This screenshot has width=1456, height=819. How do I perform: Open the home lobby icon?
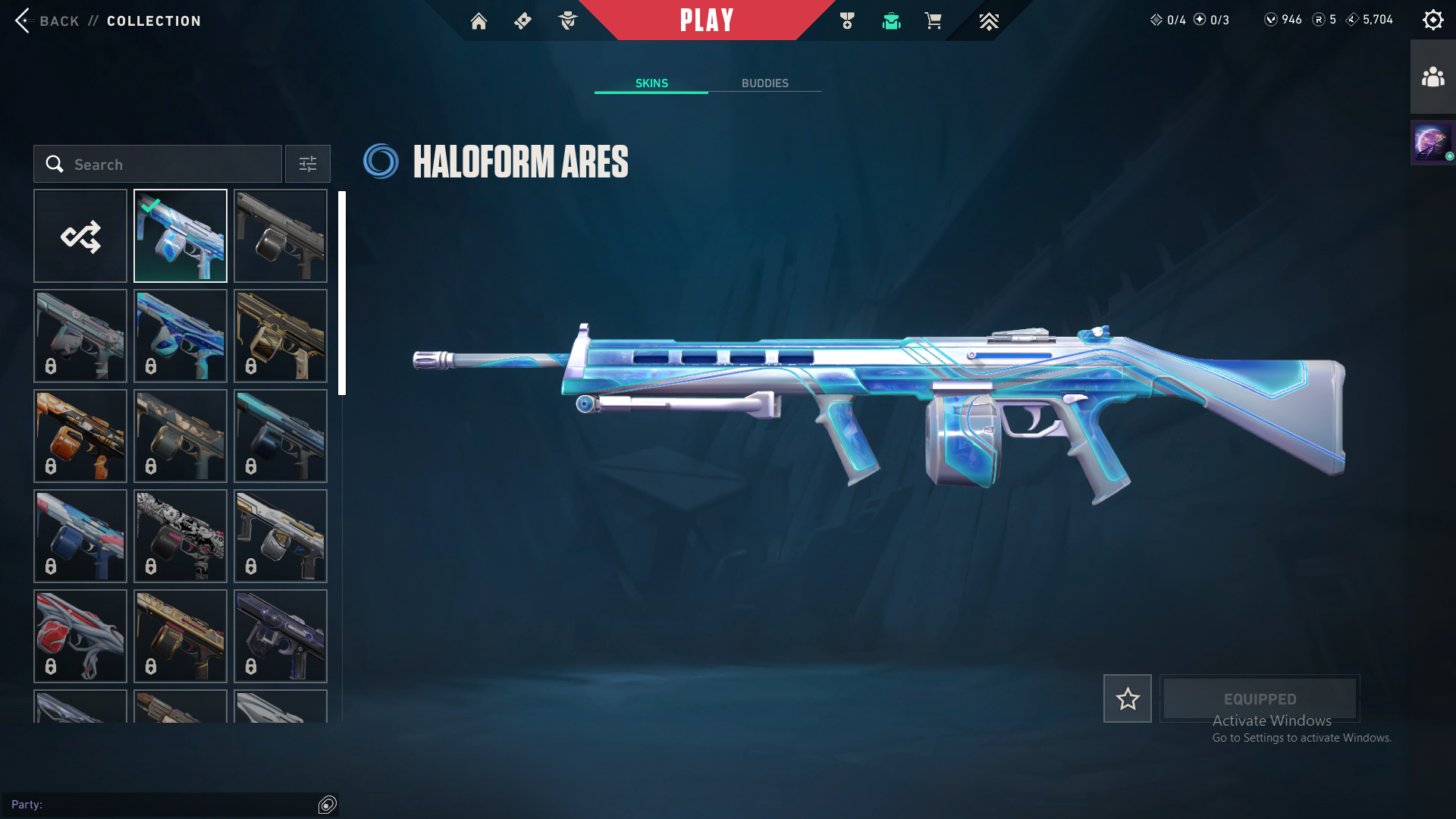(479, 21)
